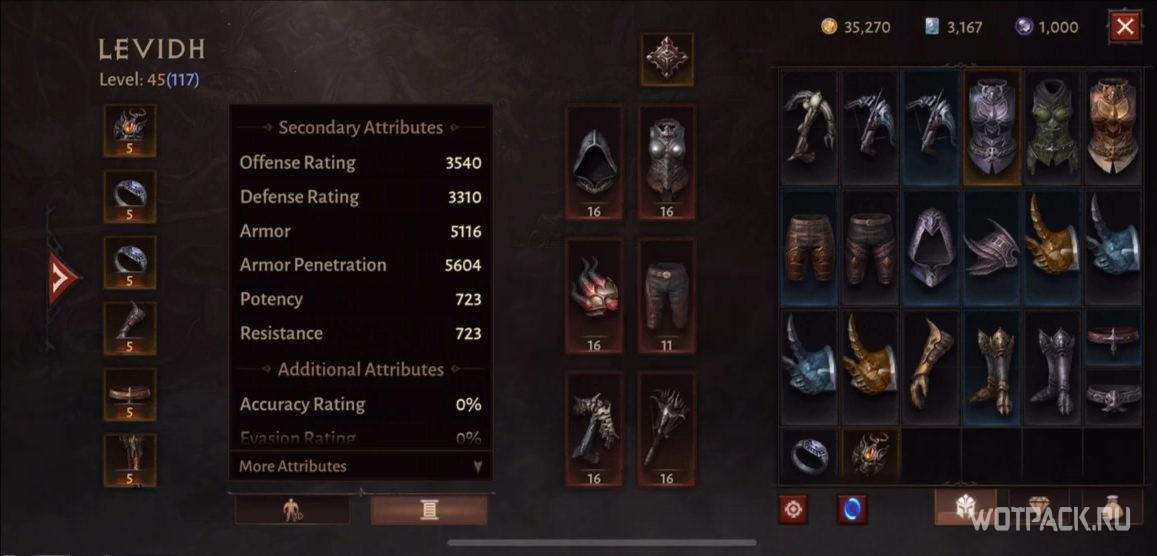
Task: Select the purple hood in inventory
Action: pyautogui.click(x=931, y=247)
